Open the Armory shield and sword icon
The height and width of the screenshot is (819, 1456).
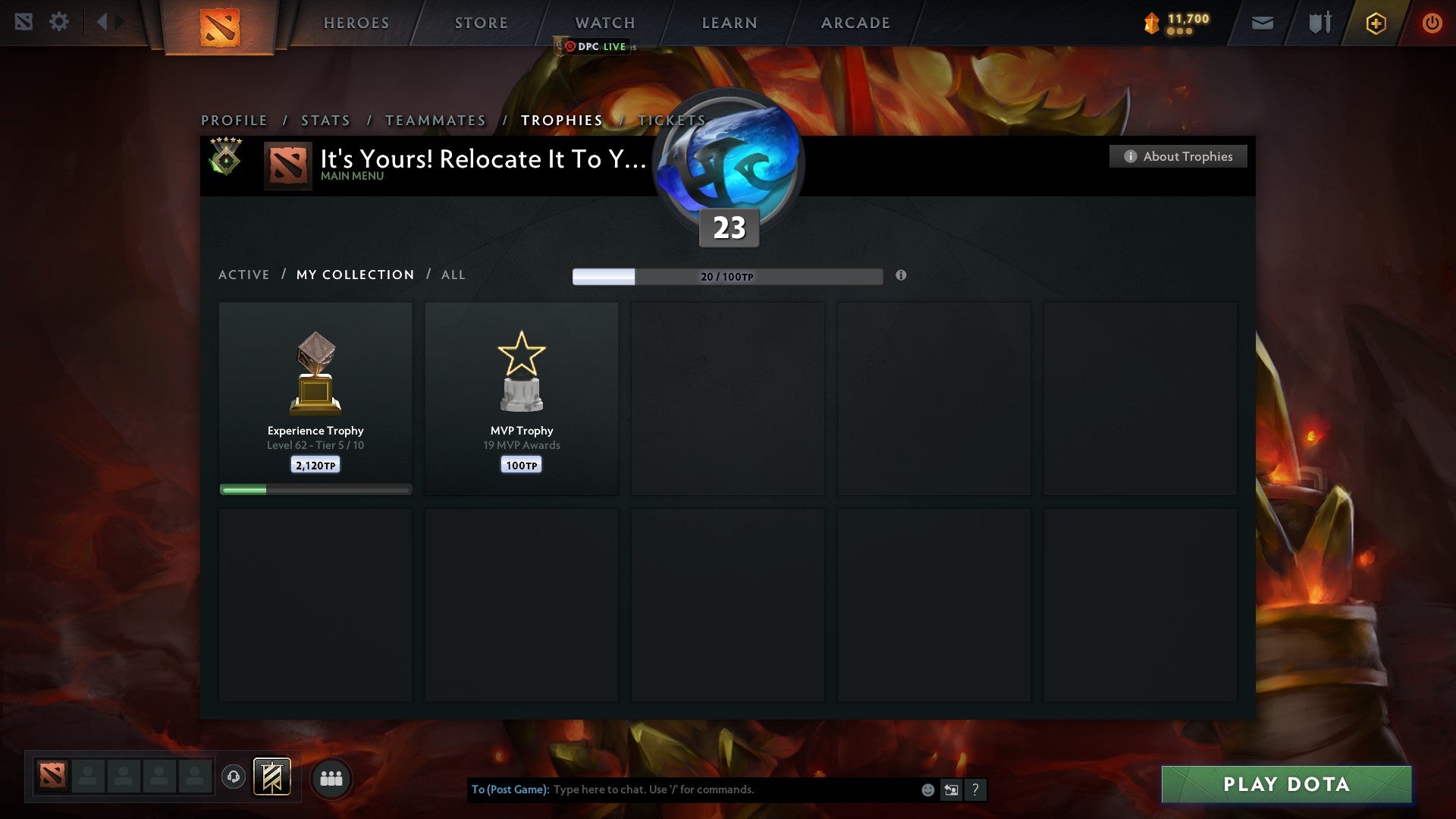pyautogui.click(x=1319, y=23)
